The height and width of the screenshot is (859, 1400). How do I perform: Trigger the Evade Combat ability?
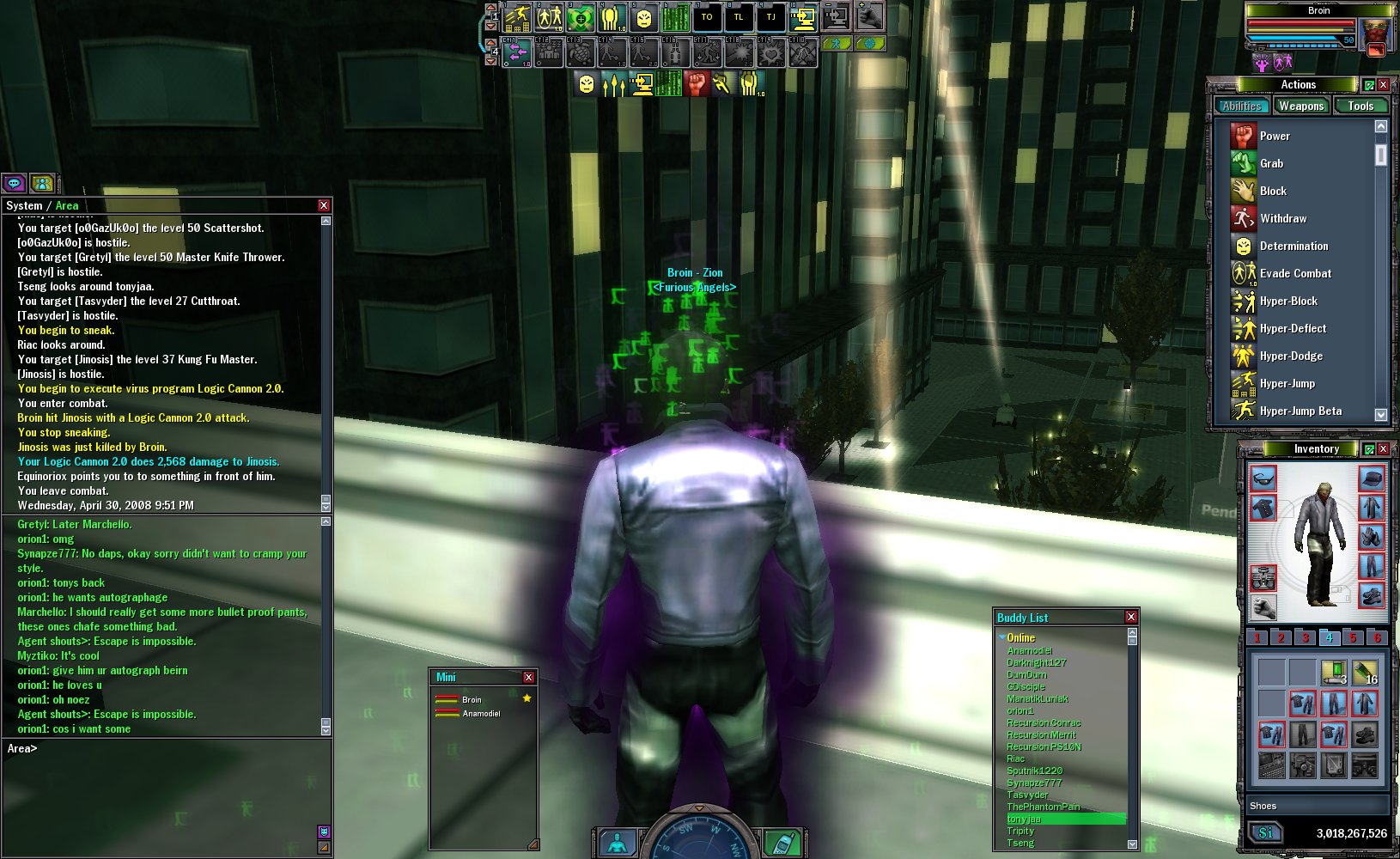coord(1294,273)
